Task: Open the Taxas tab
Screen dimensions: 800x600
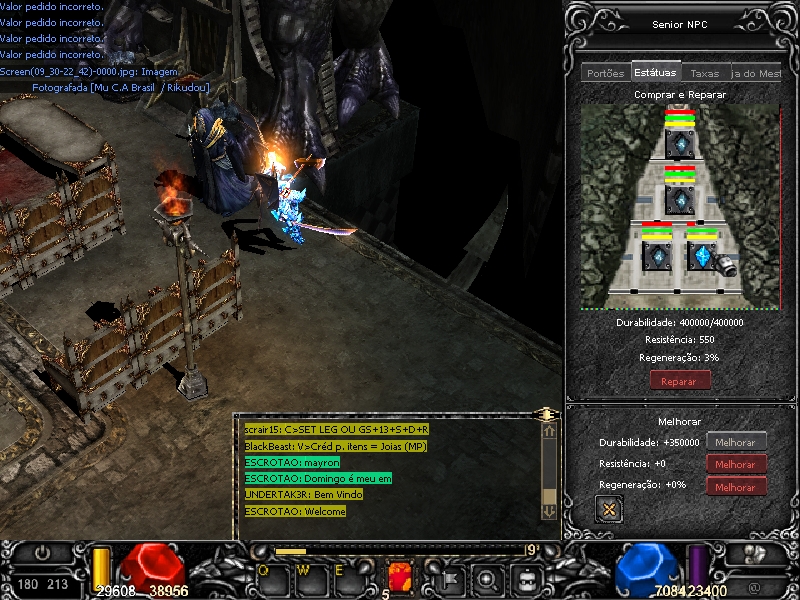Action: pyautogui.click(x=705, y=73)
